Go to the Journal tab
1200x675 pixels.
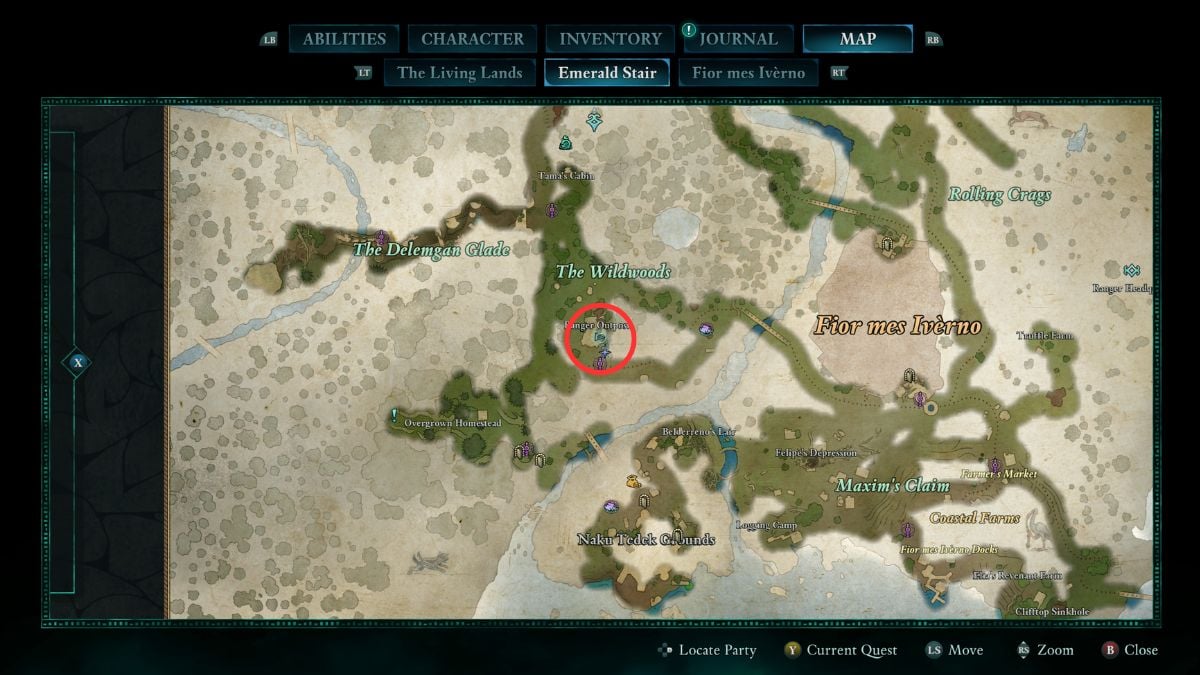tap(738, 39)
